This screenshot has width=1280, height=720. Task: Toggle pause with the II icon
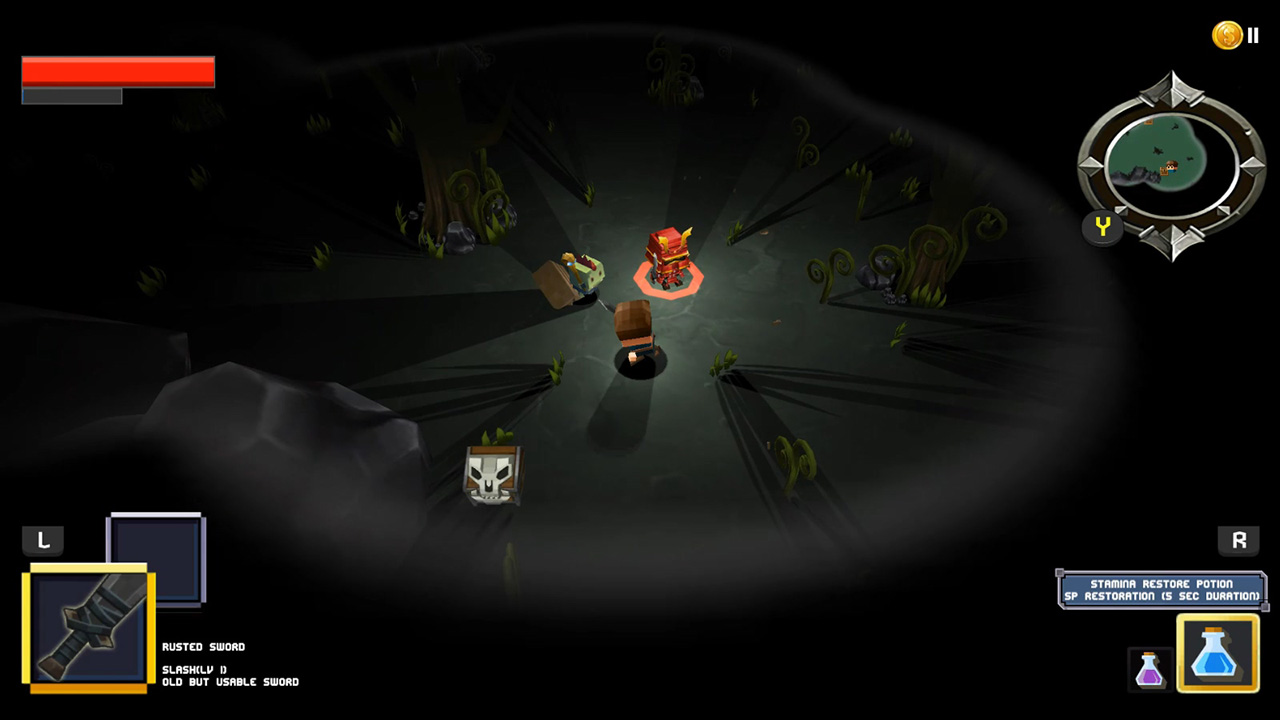1252,34
